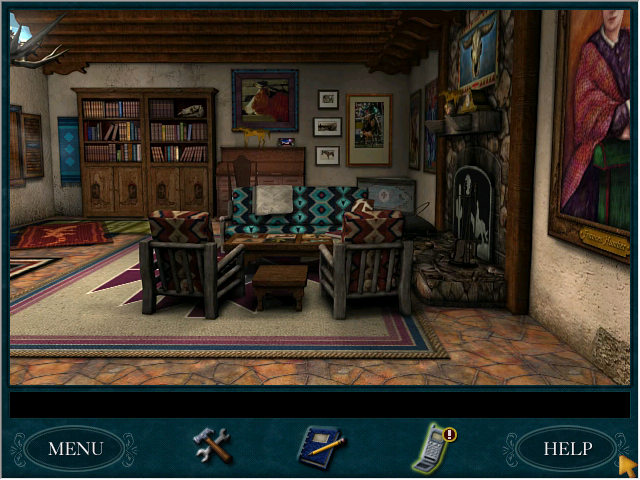
Task: Click the HELP button
Action: pyautogui.click(x=566, y=448)
